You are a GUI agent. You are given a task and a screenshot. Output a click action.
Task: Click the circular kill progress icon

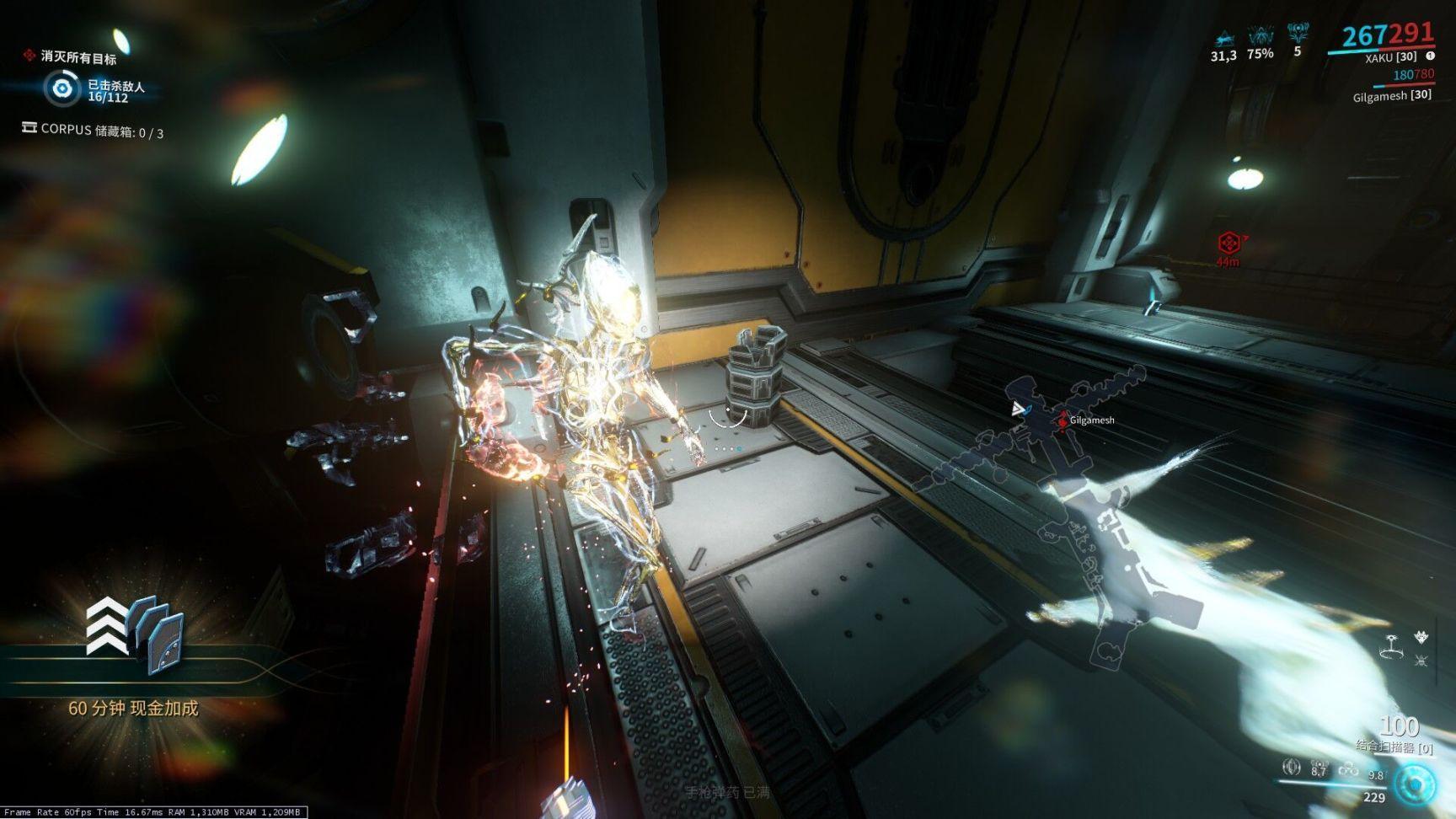click(x=62, y=88)
